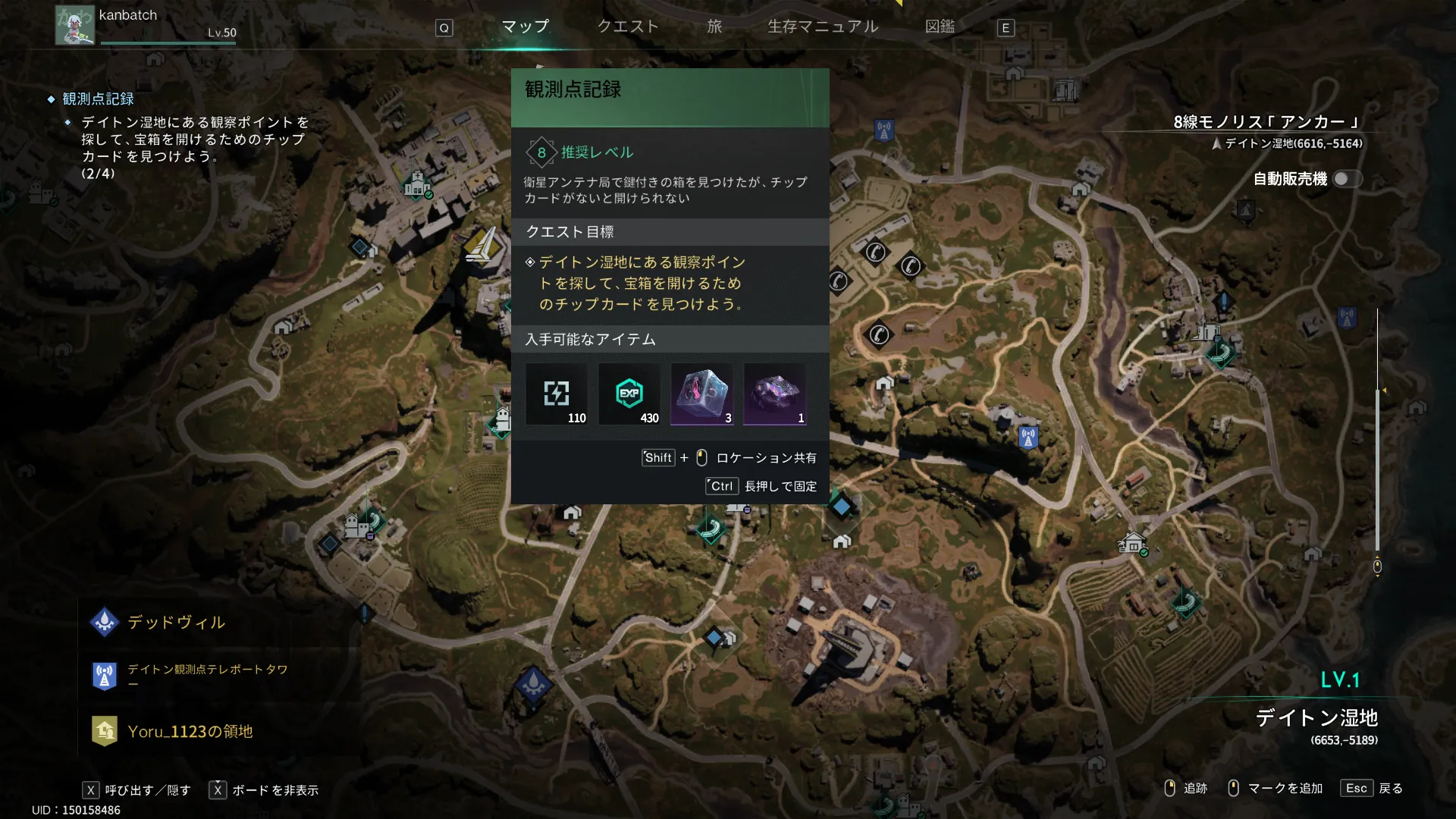Select Yoru_1123の領地 in the list
The width and height of the screenshot is (1456, 819).
tap(190, 732)
